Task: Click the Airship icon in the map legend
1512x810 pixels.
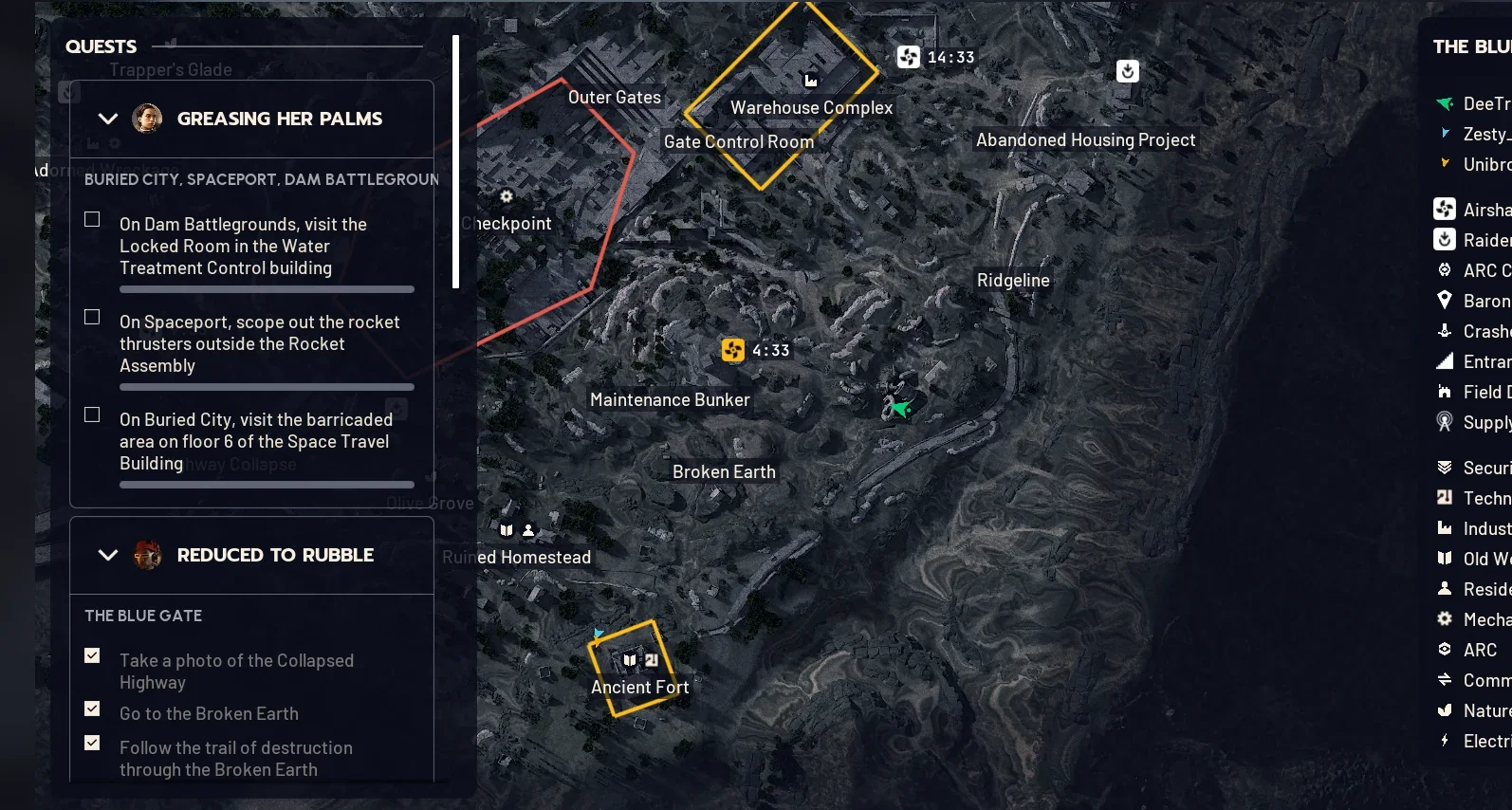Action: point(1445,209)
